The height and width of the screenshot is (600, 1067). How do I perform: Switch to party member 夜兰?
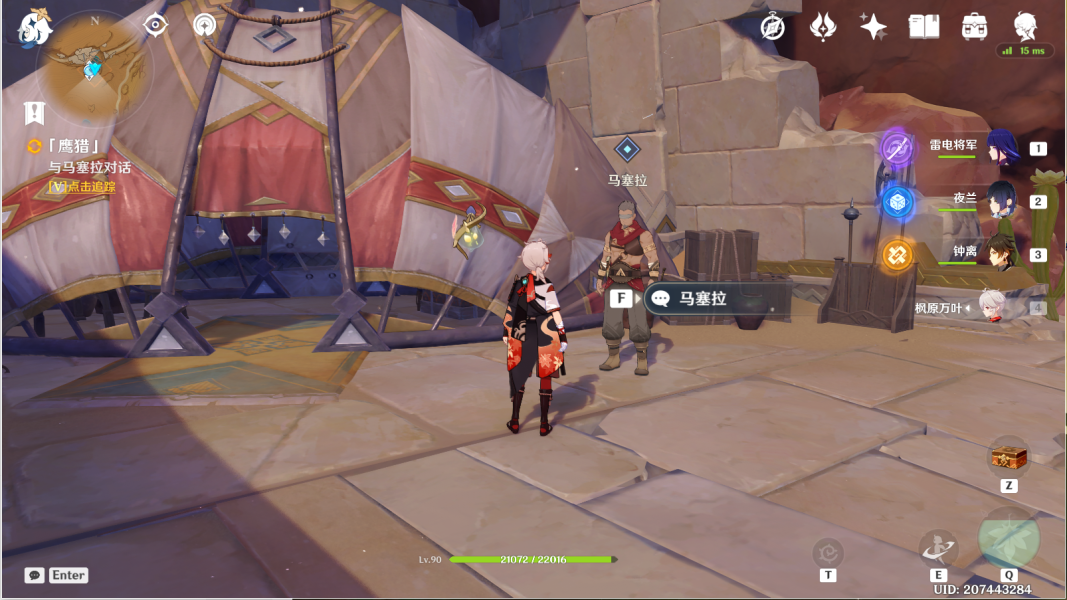coord(1002,201)
